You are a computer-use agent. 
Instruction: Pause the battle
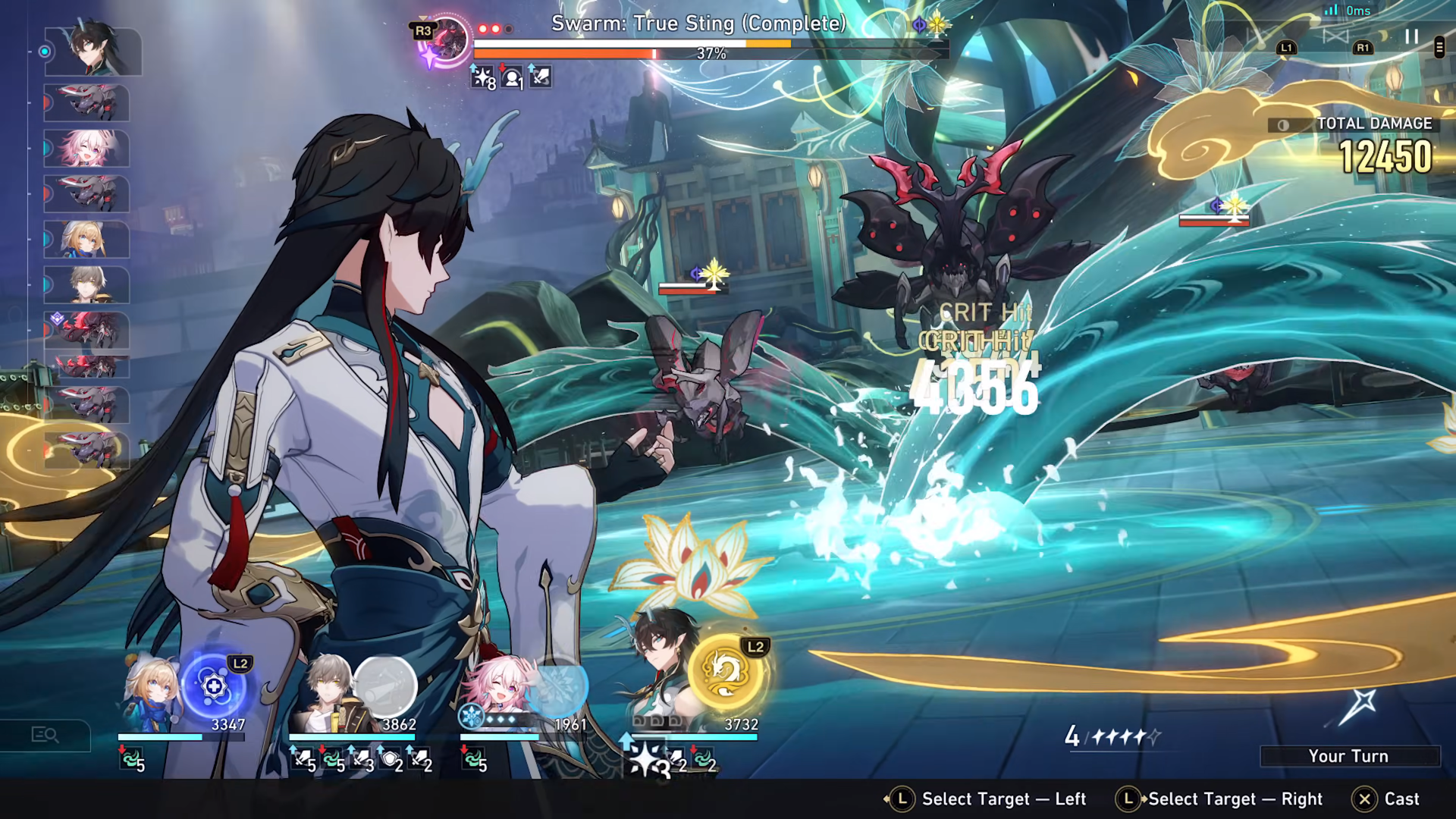[x=1411, y=36]
